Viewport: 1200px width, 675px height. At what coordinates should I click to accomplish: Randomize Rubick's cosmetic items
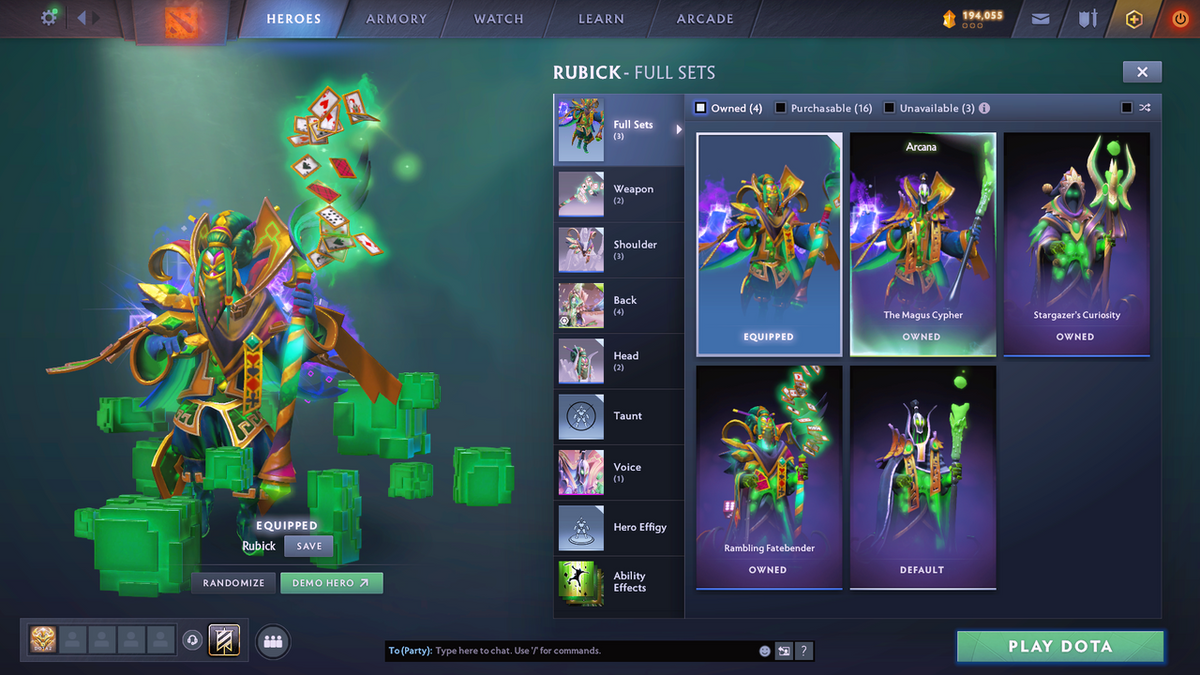point(234,583)
